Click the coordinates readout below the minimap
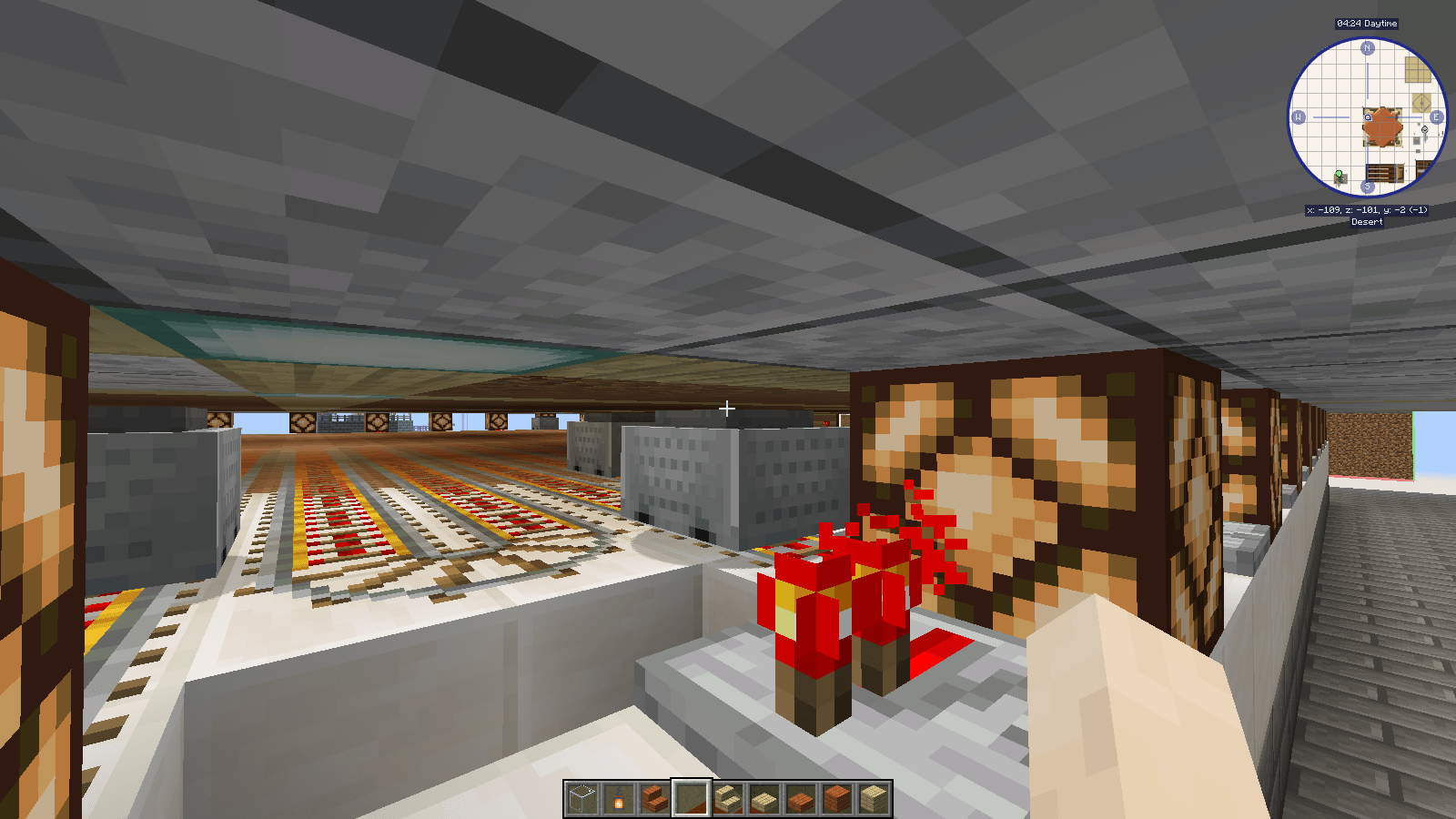Viewport: 1456px width, 819px height. (1367, 210)
